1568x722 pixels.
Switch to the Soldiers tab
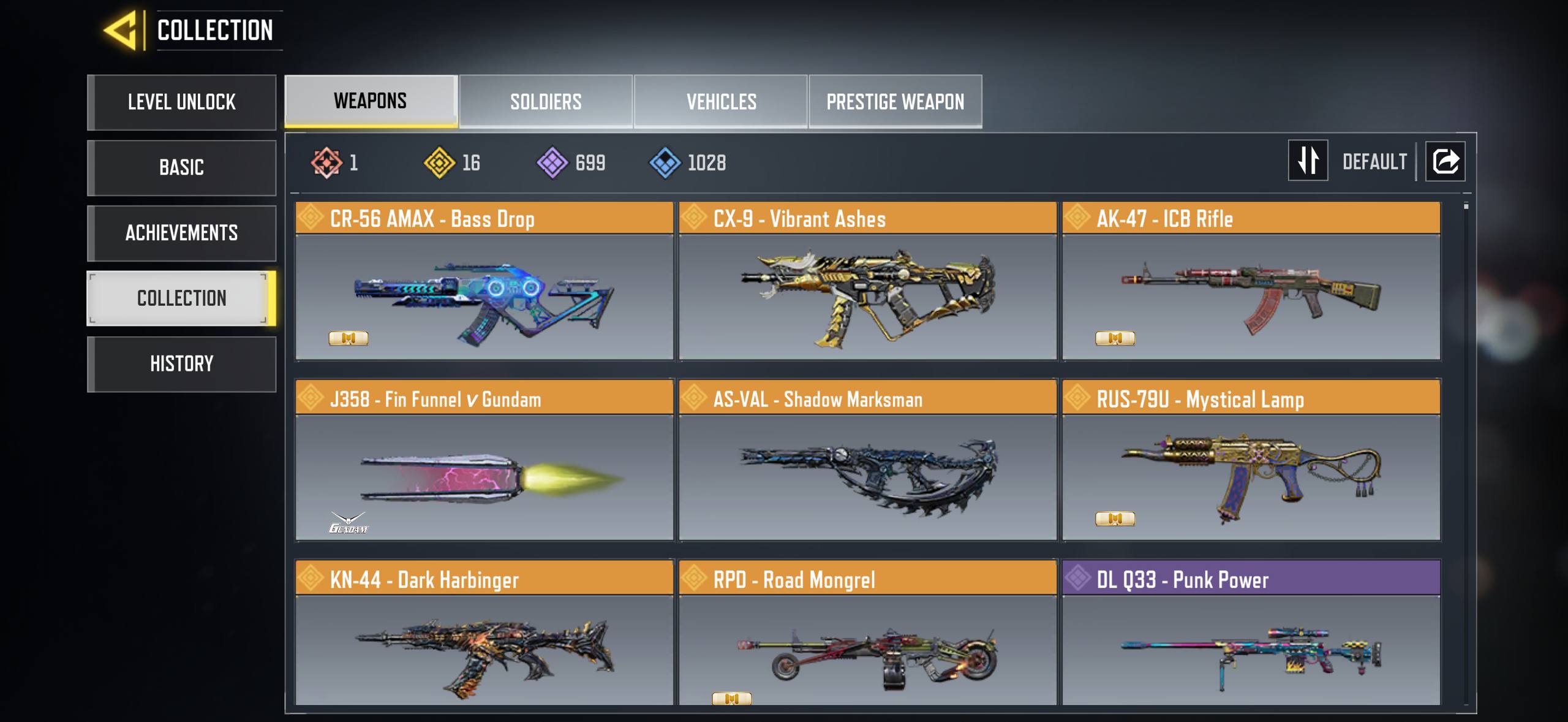pos(546,102)
